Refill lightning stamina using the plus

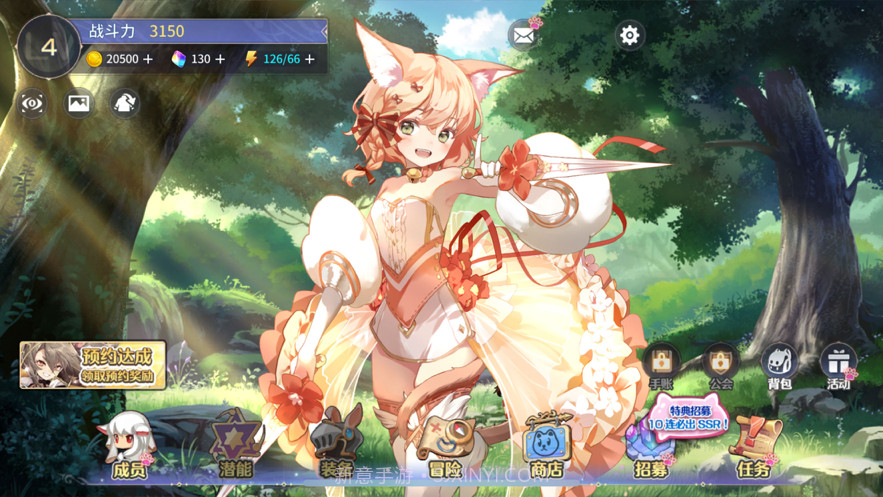pos(310,59)
